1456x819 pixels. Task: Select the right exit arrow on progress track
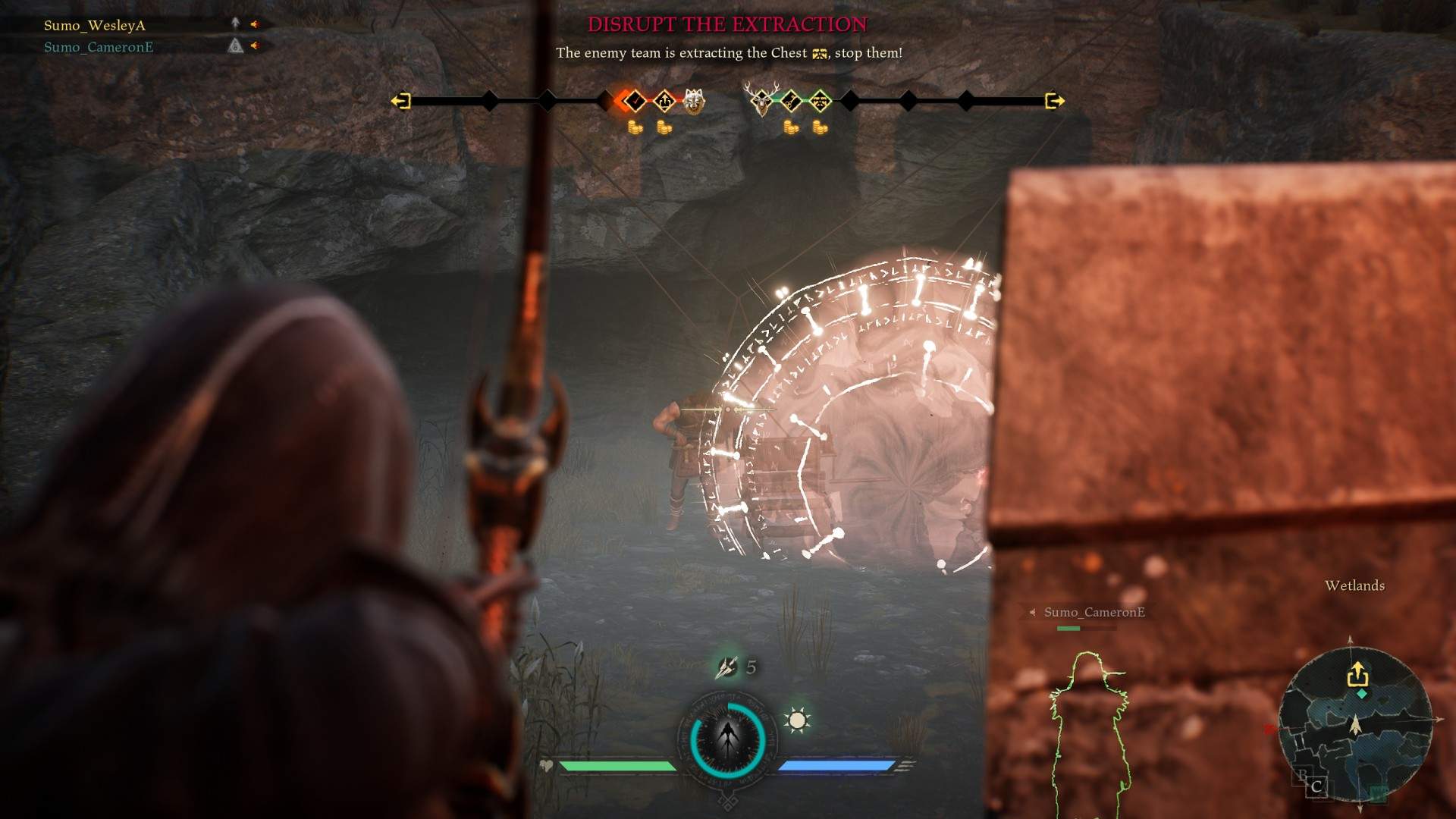1054,101
